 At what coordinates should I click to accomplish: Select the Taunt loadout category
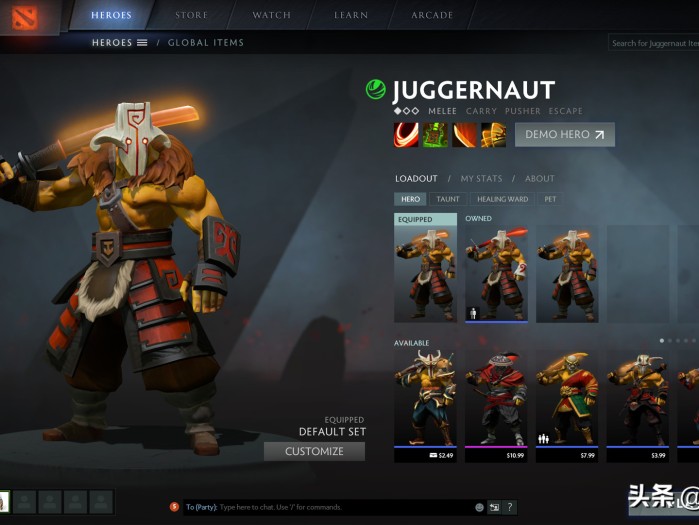pyautogui.click(x=448, y=199)
